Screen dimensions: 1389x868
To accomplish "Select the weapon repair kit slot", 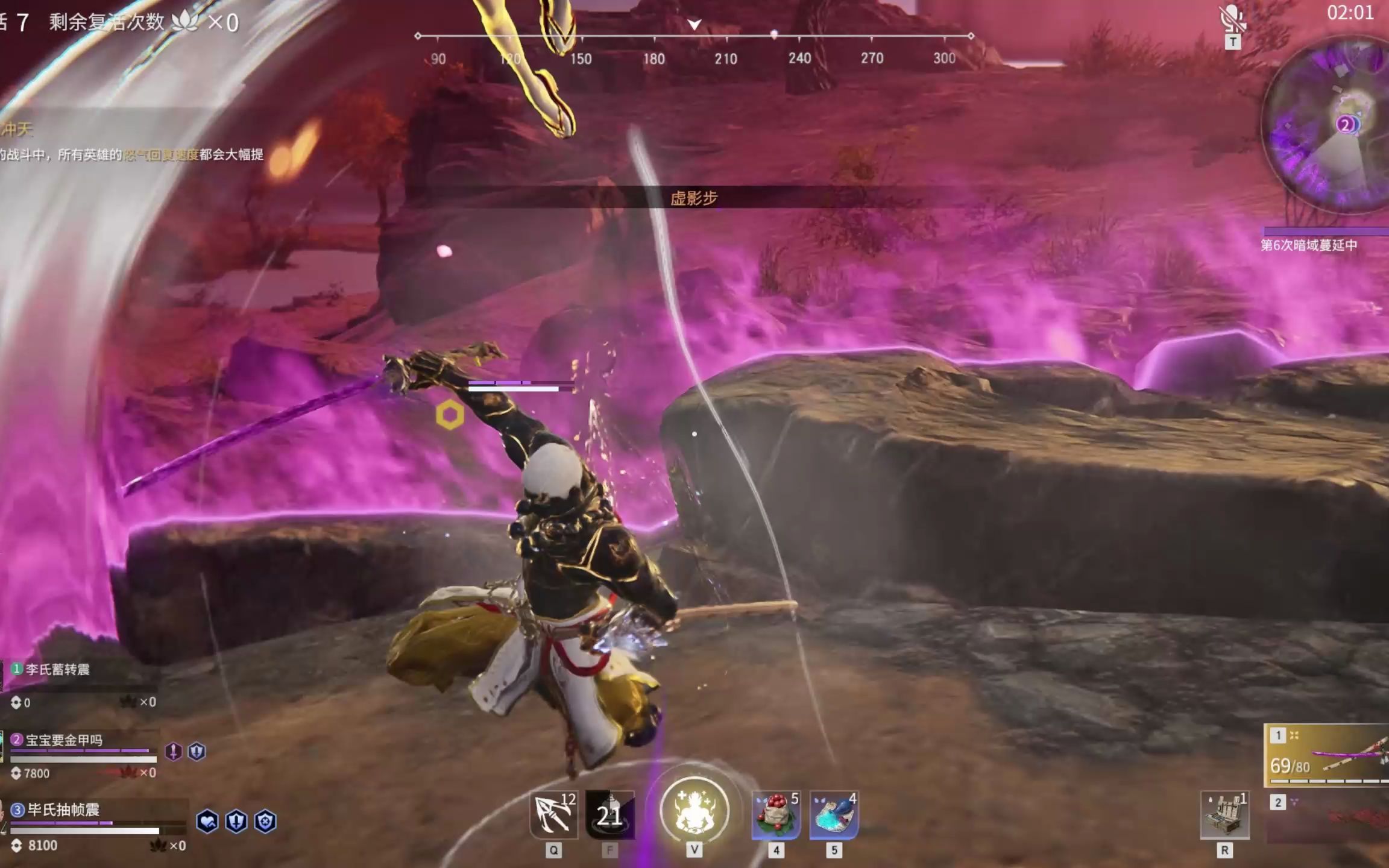I will click(1224, 815).
